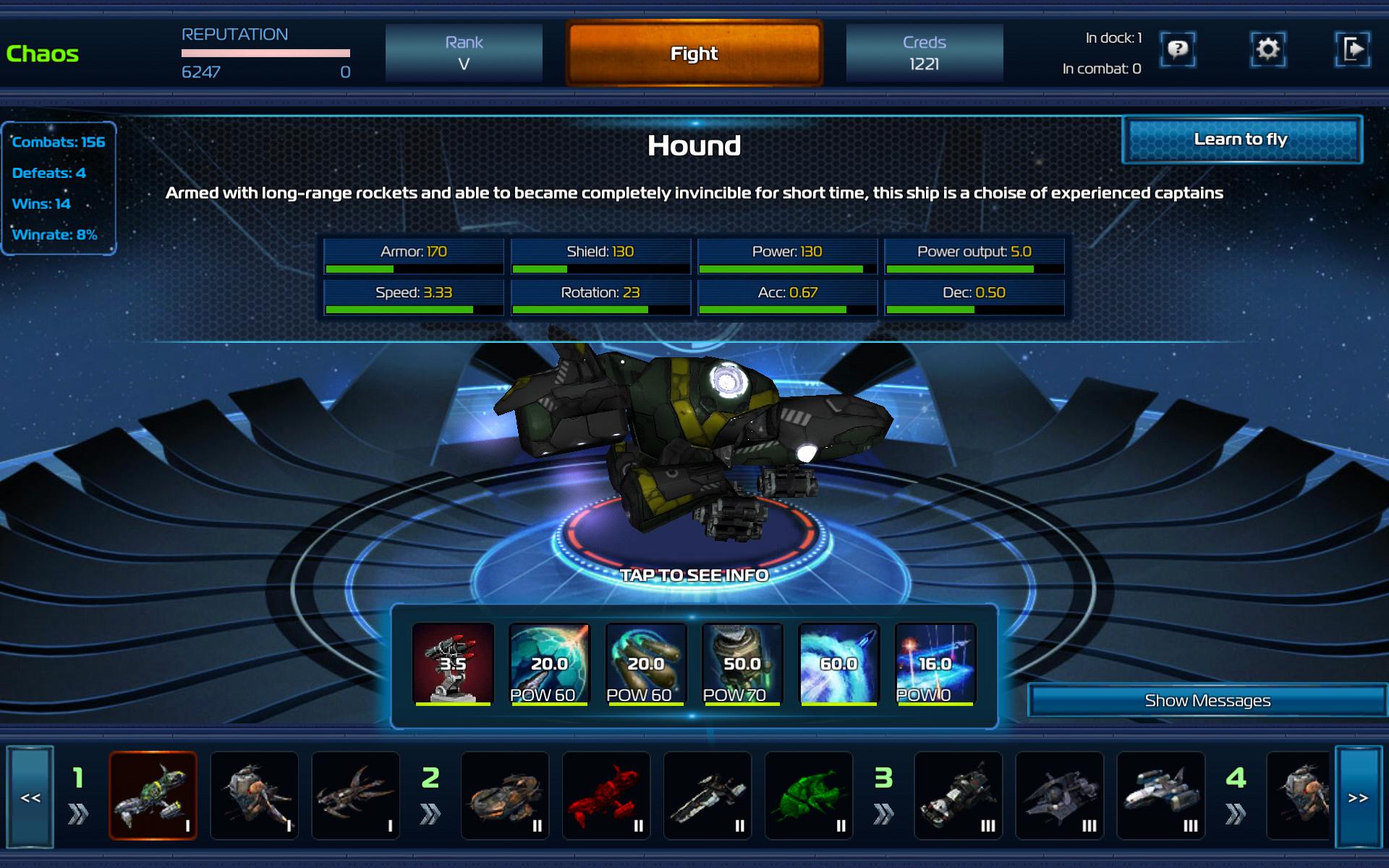The width and height of the screenshot is (1389, 868).
Task: Select the orange tier II ship thumbnail
Action: pyautogui.click(x=505, y=796)
